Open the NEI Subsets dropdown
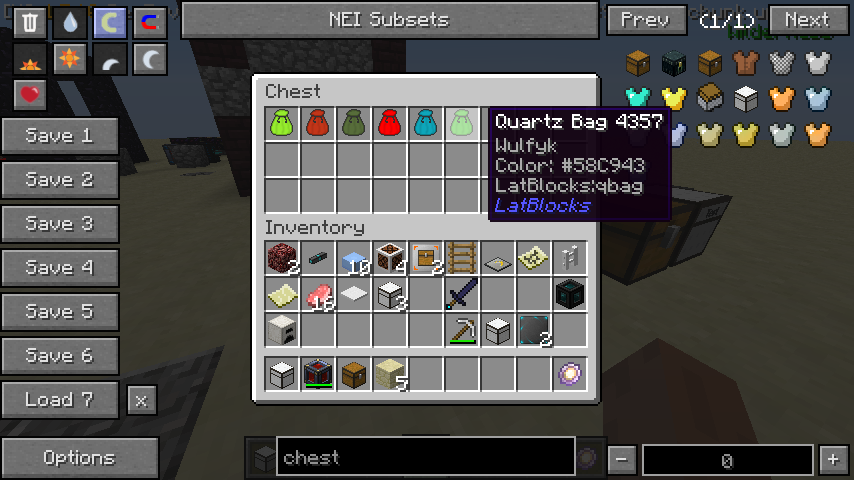 (x=389, y=20)
